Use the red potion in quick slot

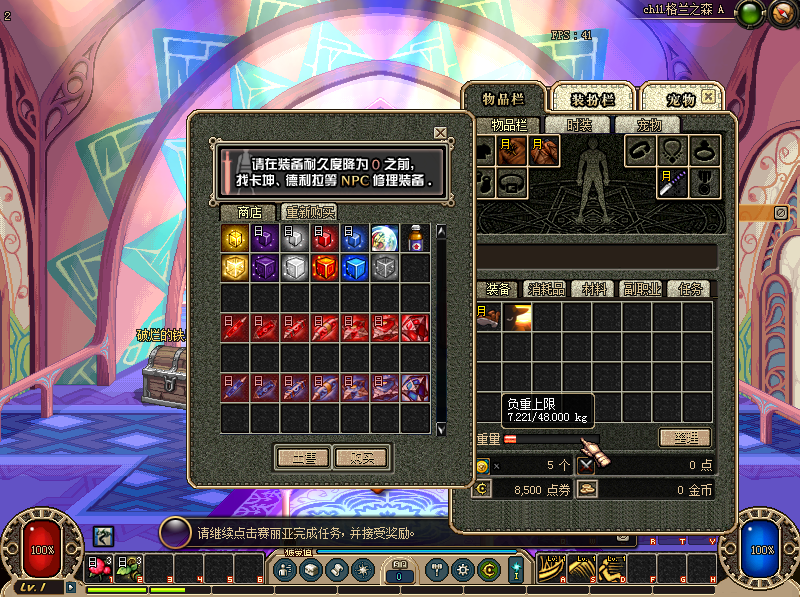click(99, 568)
